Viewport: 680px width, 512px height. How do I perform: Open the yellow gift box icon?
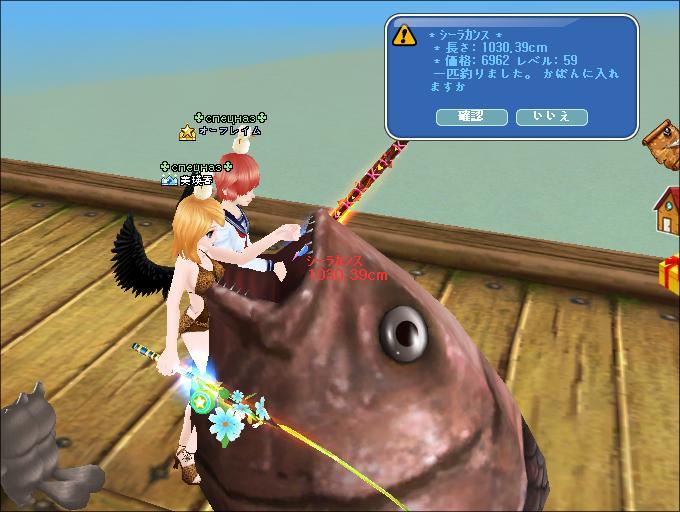click(x=670, y=274)
